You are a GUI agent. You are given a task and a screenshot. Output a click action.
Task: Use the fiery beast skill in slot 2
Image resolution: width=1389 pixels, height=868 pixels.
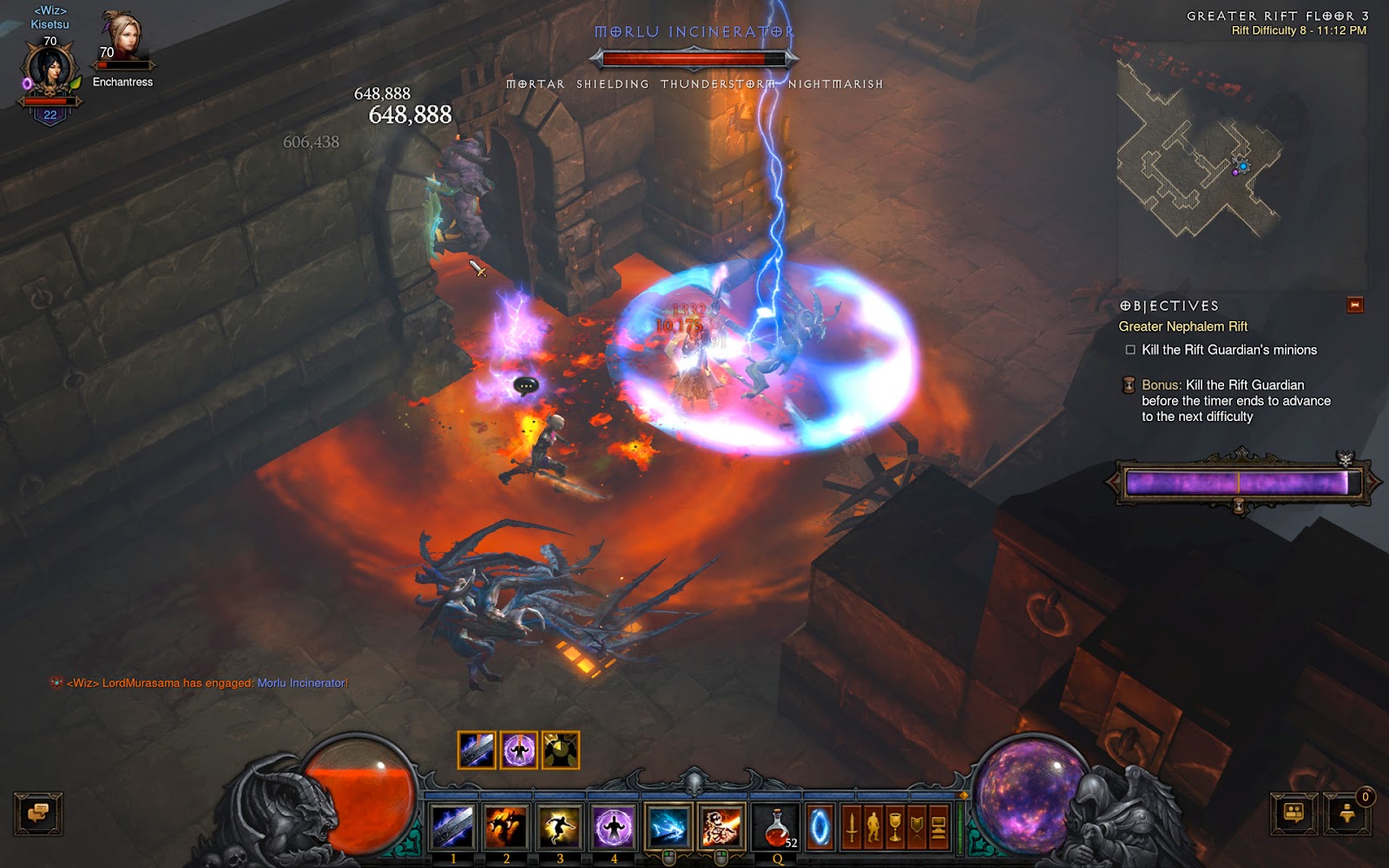coord(506,825)
